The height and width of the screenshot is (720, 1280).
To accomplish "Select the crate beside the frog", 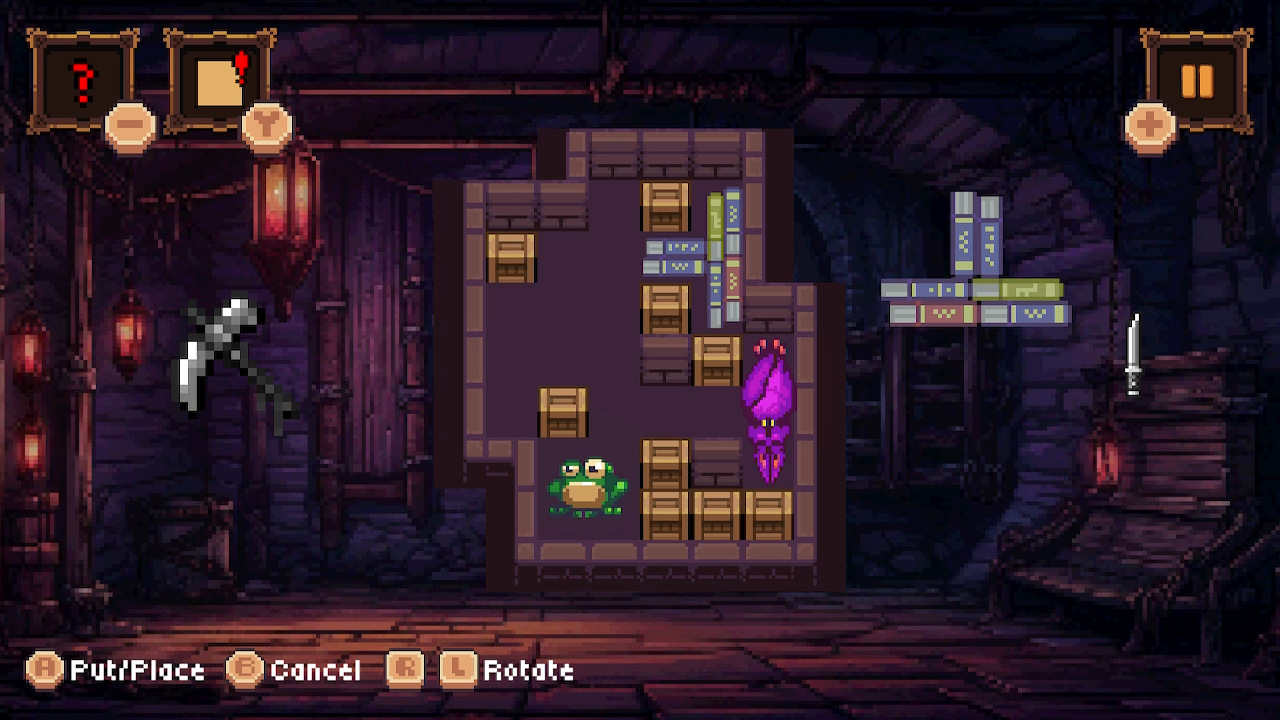I will [665, 463].
